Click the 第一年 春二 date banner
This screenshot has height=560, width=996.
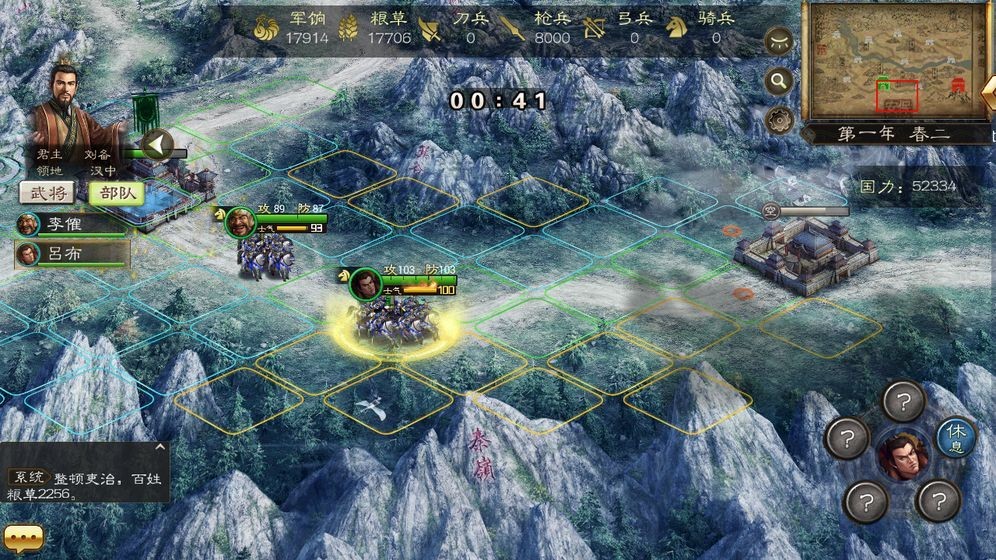tap(893, 134)
